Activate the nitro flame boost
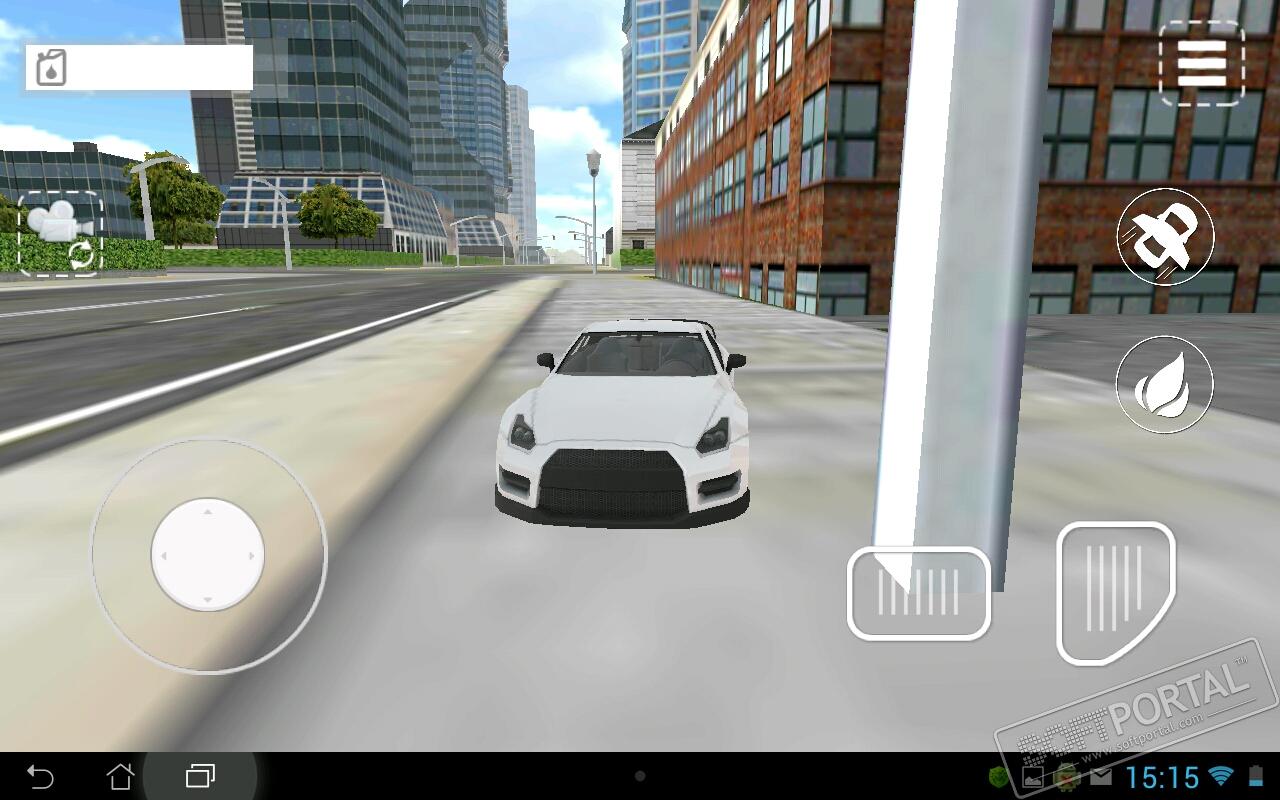The width and height of the screenshot is (1280, 800). (1164, 385)
